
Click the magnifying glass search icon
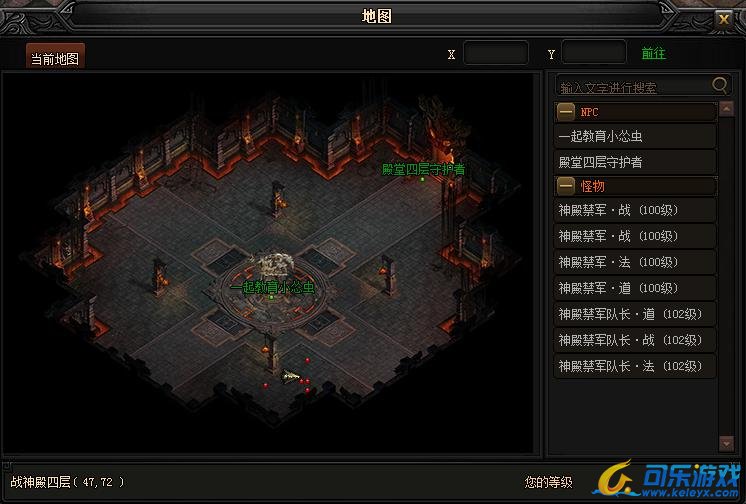tap(720, 86)
